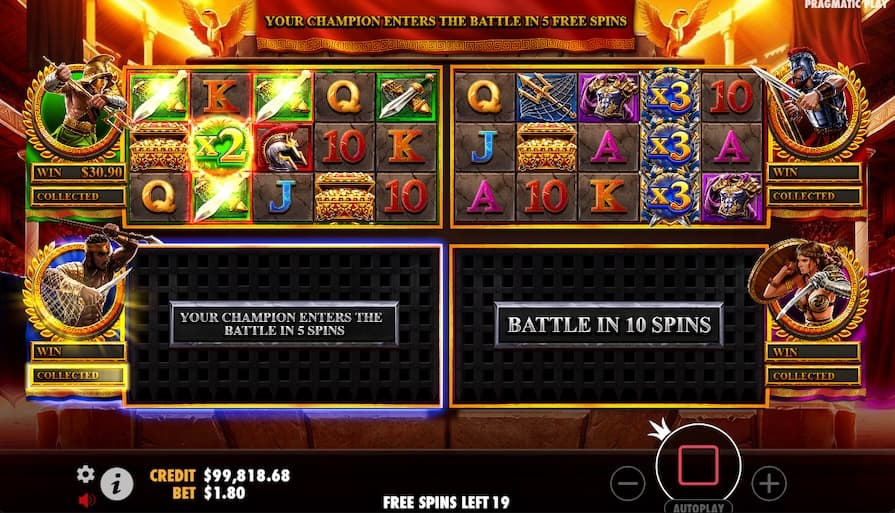Click the square stop spin button
This screenshot has width=895, height=513.
[697, 466]
